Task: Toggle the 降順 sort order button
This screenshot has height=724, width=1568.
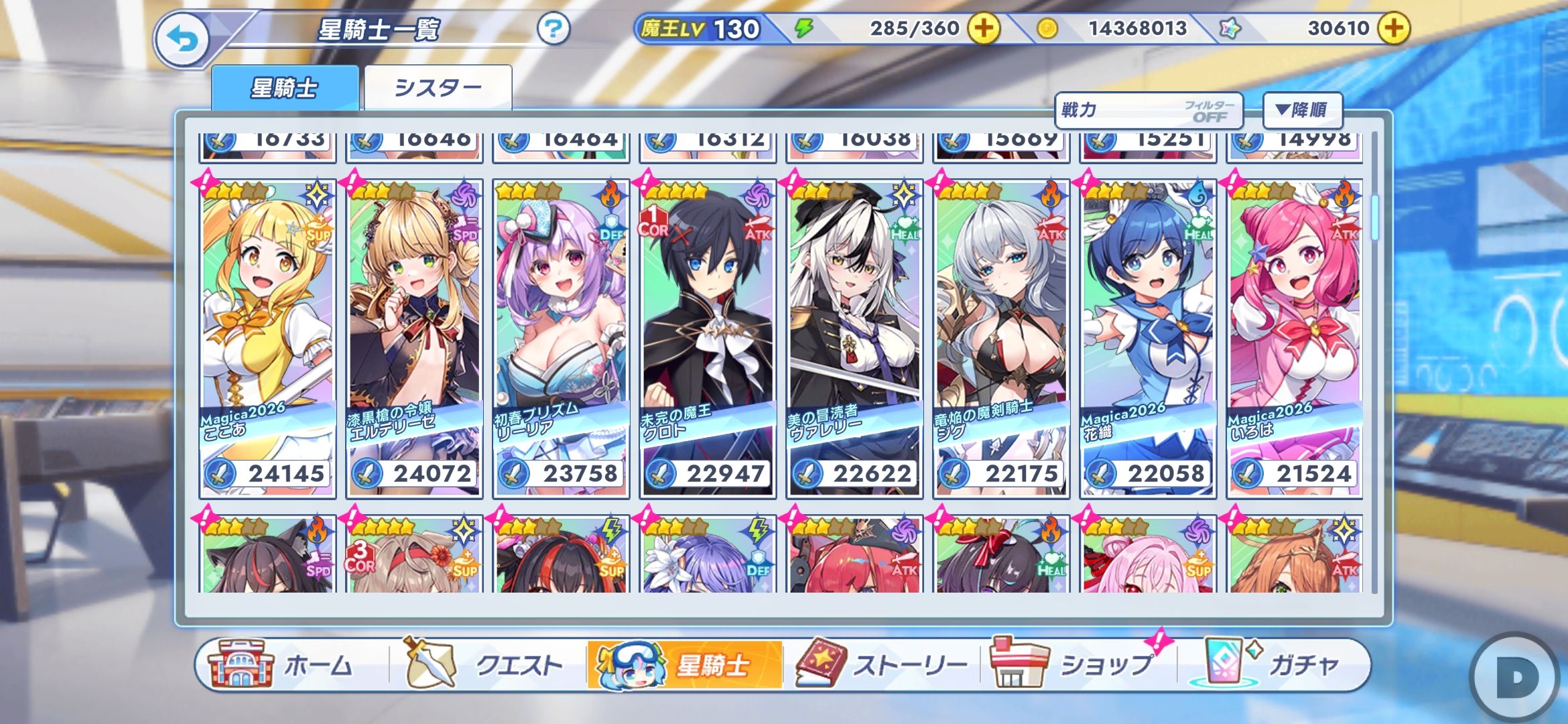Action: [x=1302, y=110]
